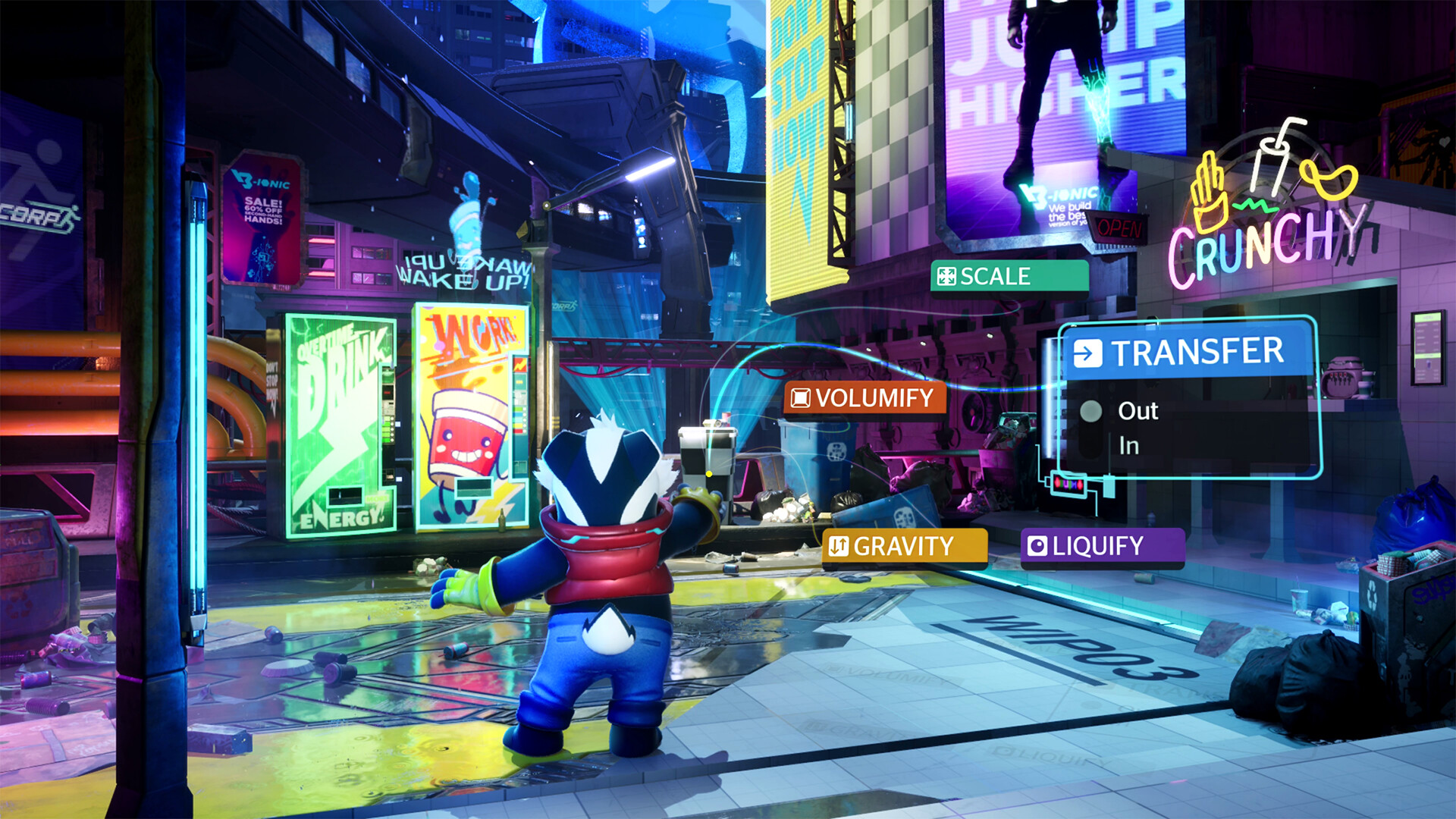Select the Gravity up-down arrows icon
Image resolution: width=1456 pixels, height=819 pixels.
839,545
